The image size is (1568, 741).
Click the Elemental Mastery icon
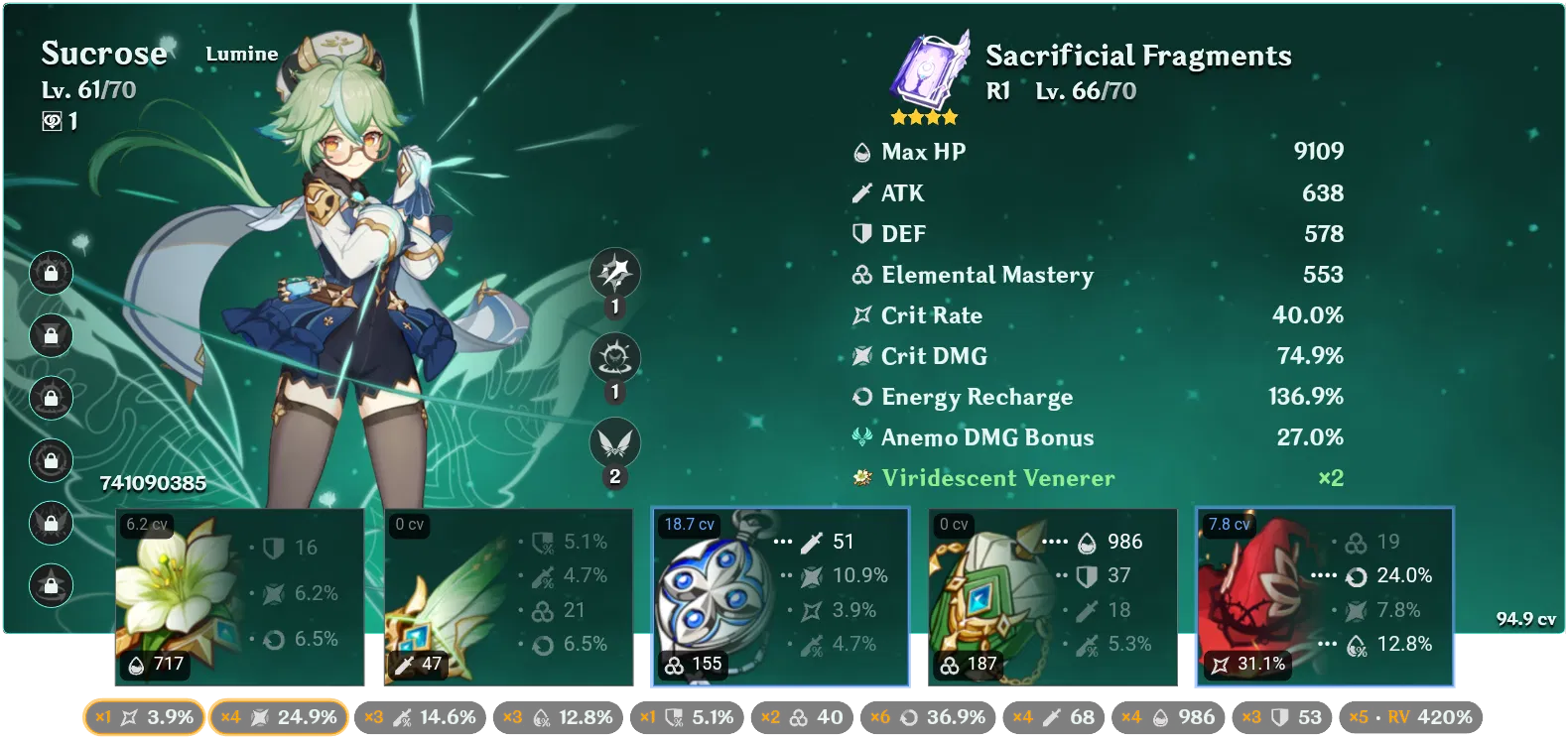(x=860, y=275)
